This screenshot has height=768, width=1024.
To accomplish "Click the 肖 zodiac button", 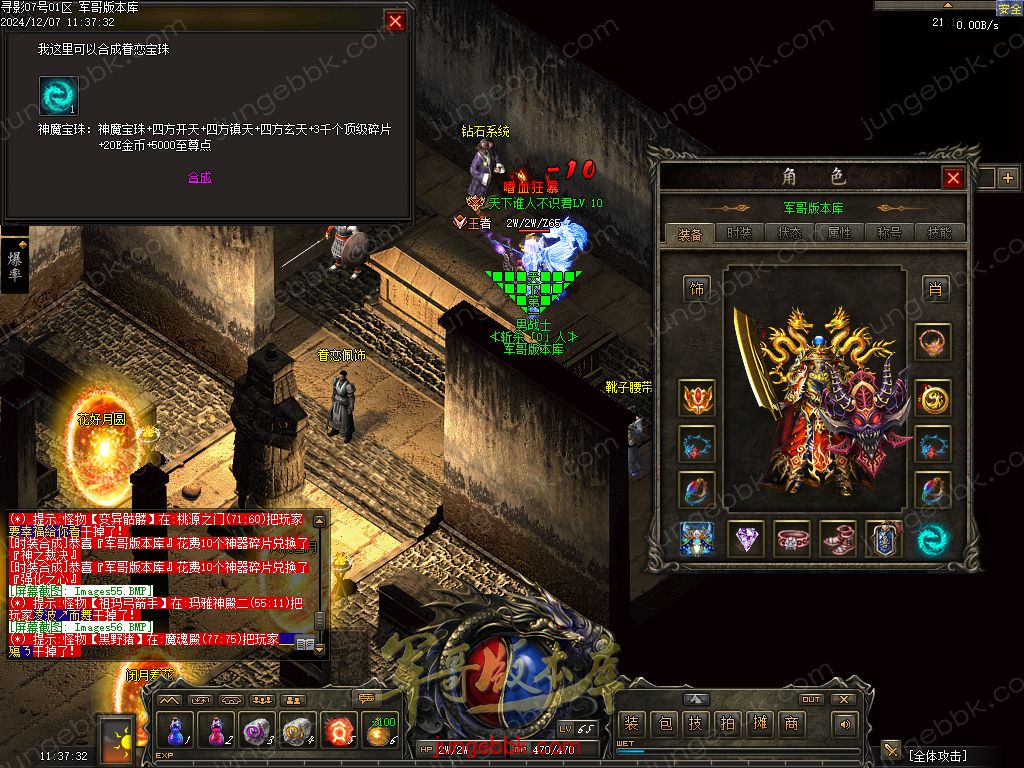I will point(934,289).
